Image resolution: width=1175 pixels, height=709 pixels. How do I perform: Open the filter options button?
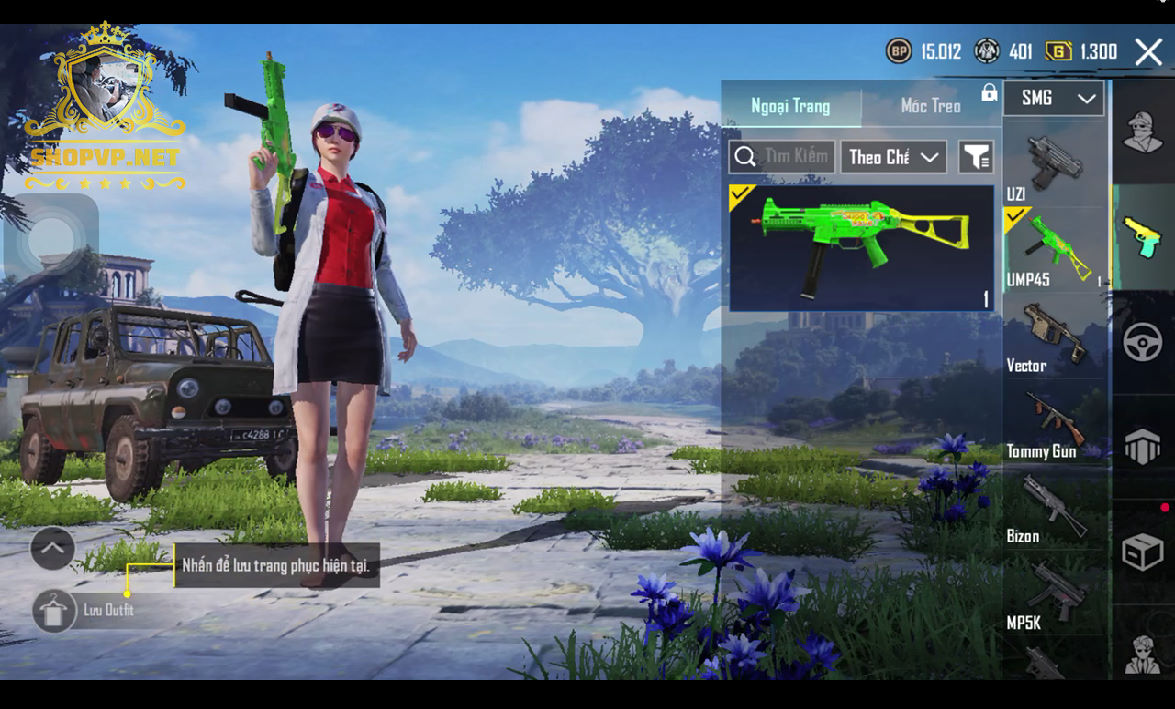tap(975, 157)
